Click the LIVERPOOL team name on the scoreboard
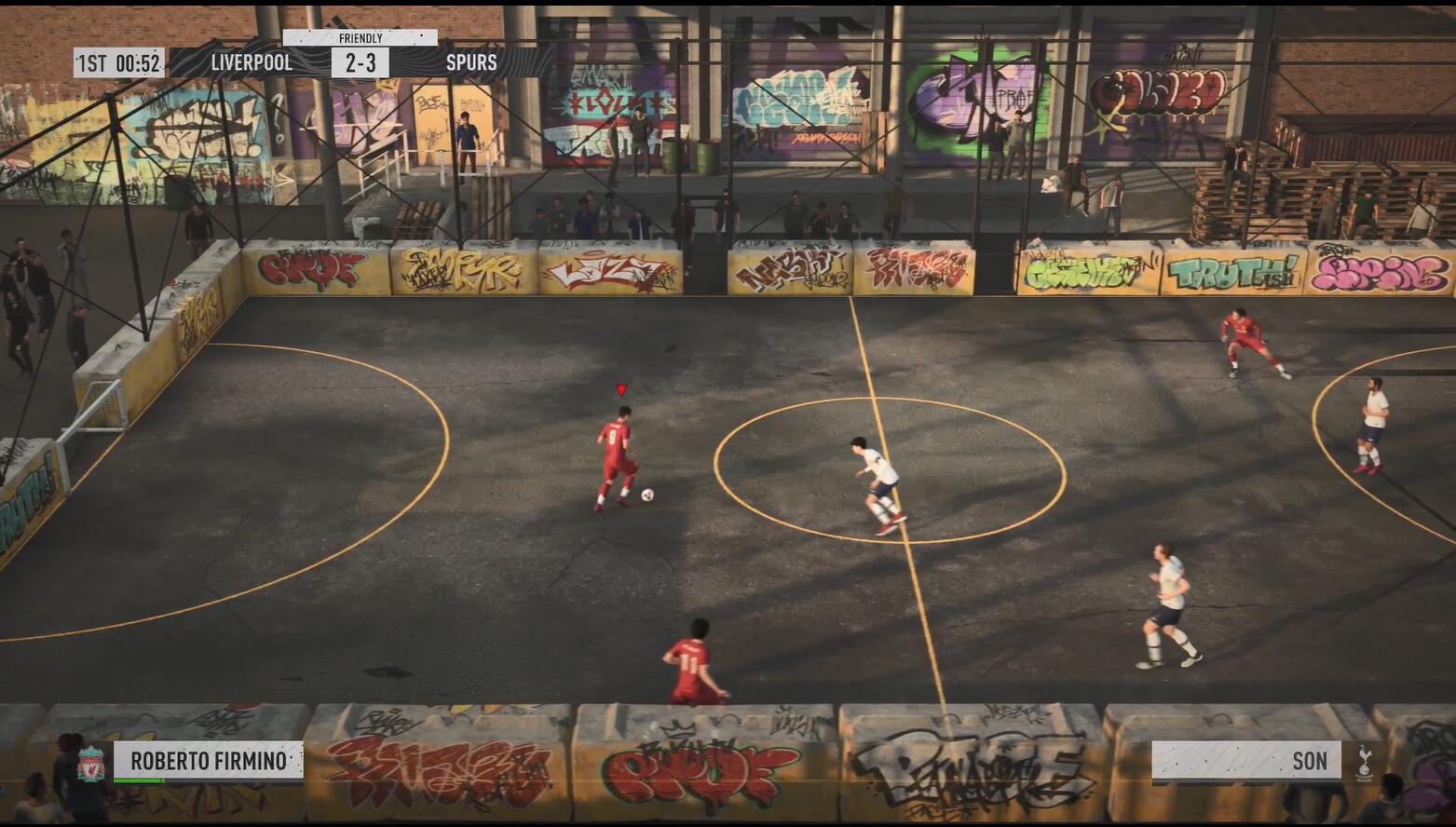The image size is (1456, 827). [250, 62]
